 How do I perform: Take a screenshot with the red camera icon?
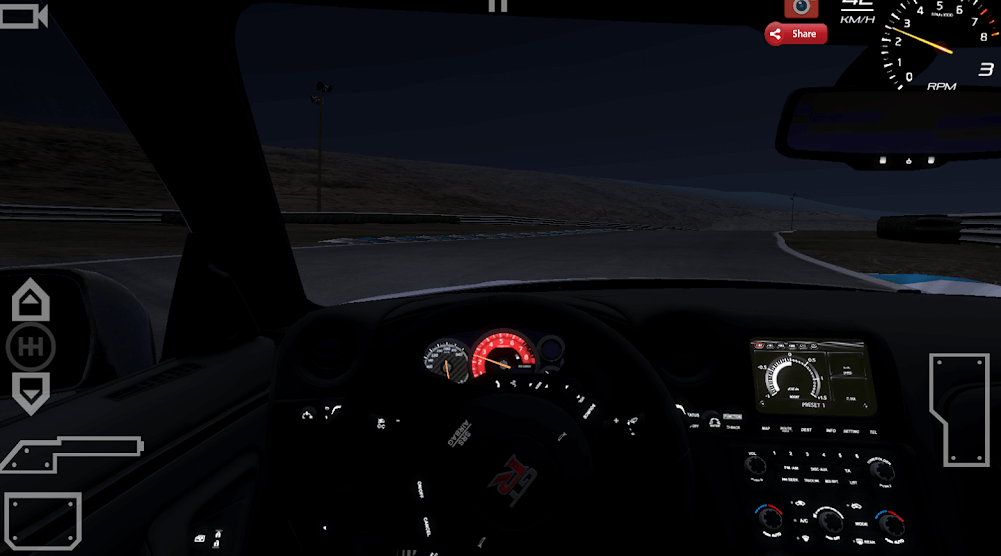[801, 8]
